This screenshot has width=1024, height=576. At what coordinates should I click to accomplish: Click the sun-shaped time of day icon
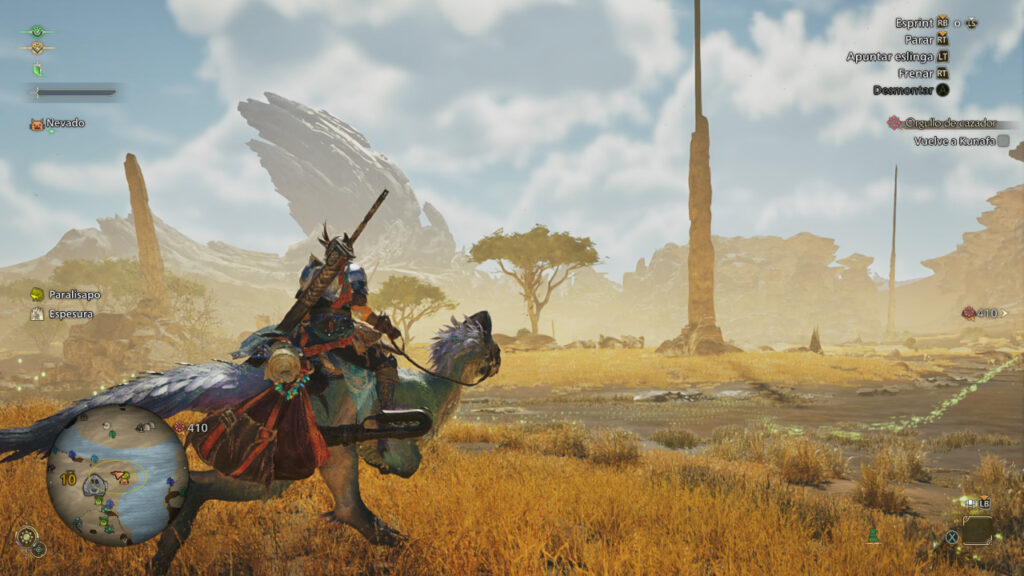27,537
